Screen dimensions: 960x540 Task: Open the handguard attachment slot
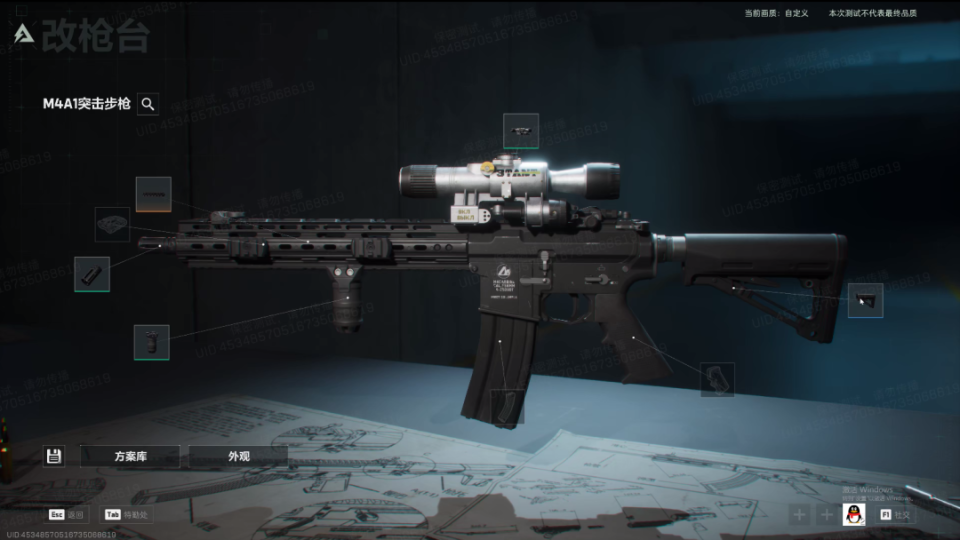[112, 224]
